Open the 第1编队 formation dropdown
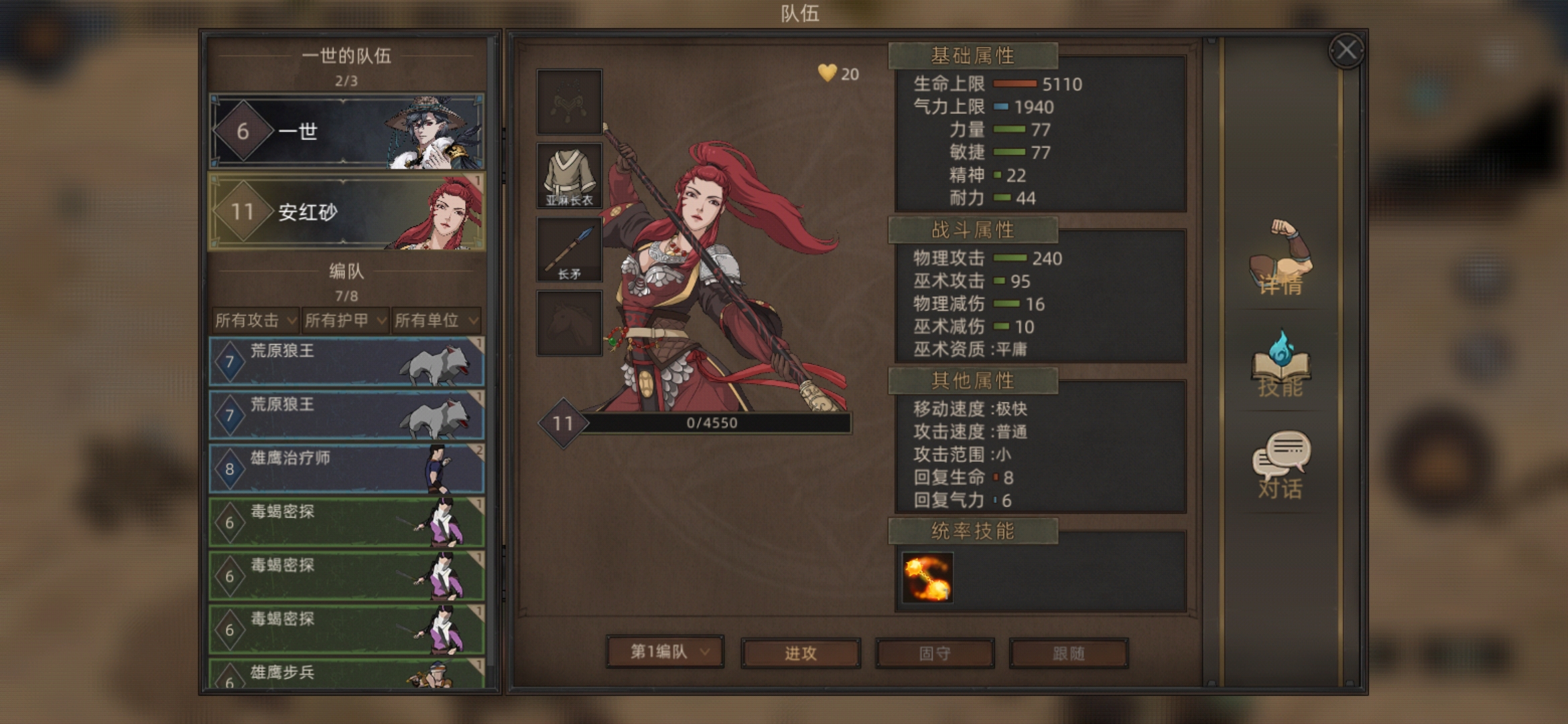The image size is (1568, 724). (665, 652)
